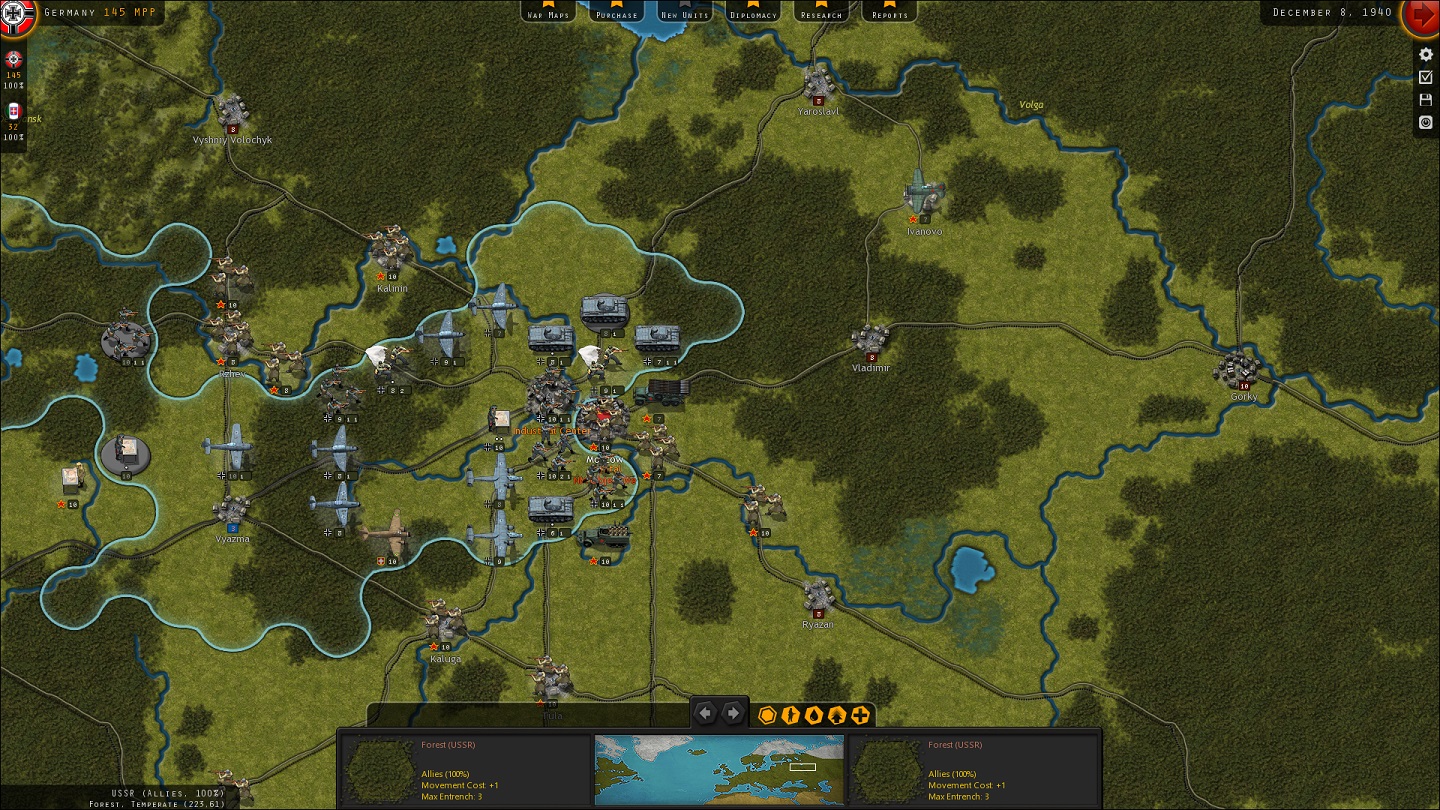The width and height of the screenshot is (1440, 810).
Task: Click the plus reinforcement hex icon
Action: click(x=858, y=715)
